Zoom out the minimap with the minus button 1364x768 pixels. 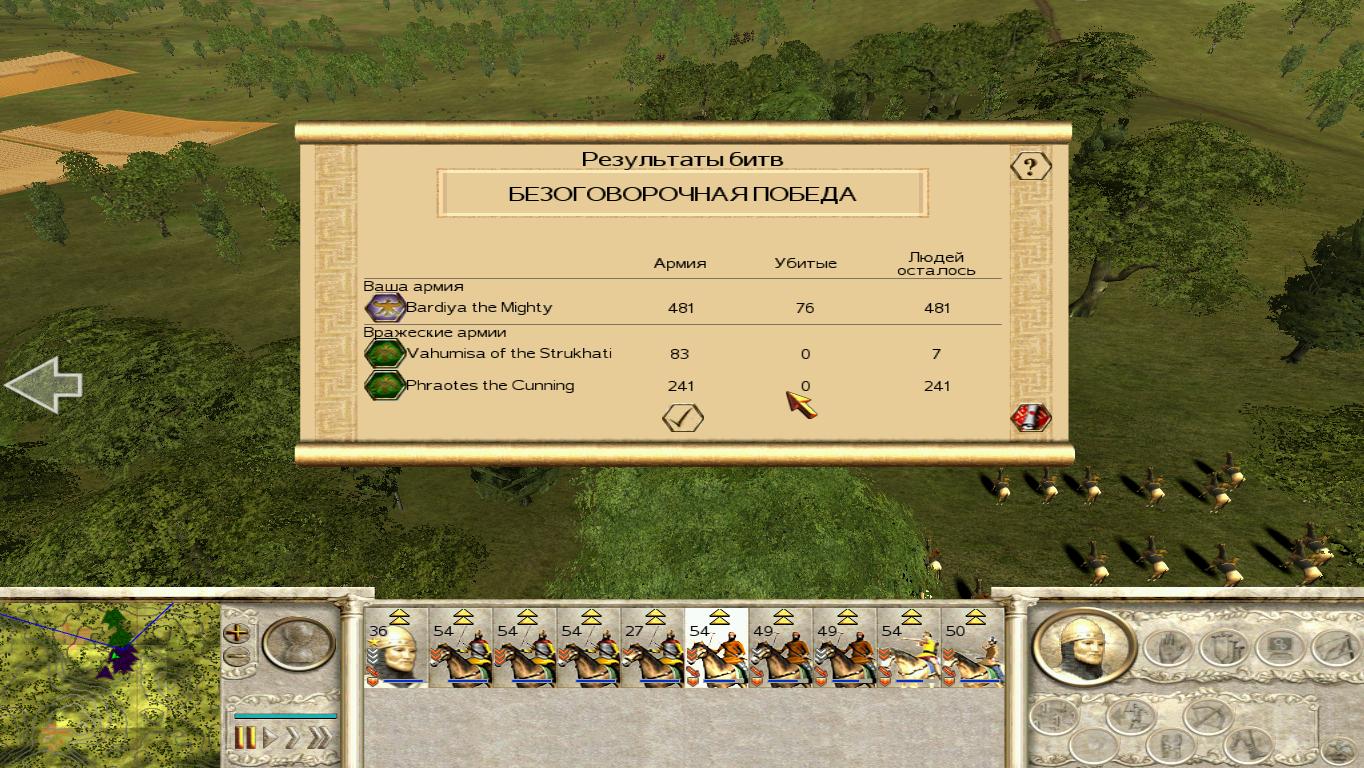(237, 657)
